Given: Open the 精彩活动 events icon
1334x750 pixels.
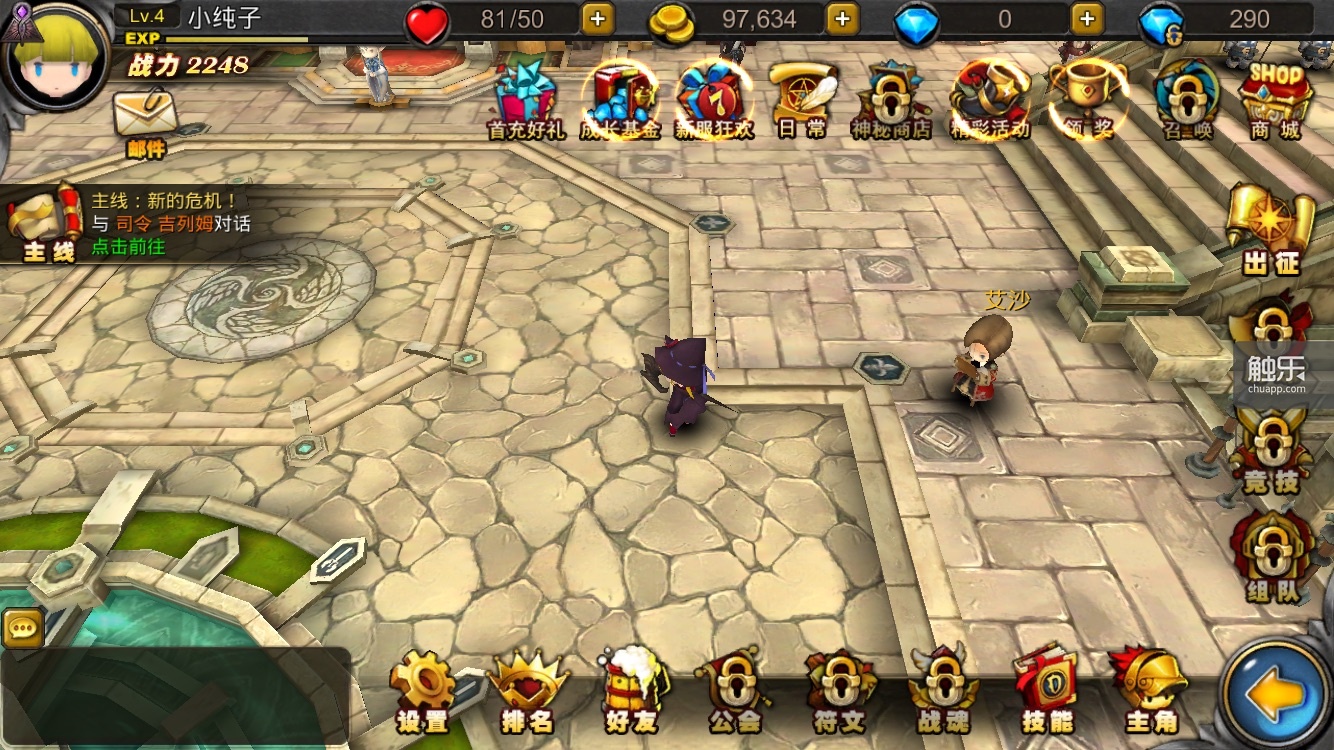Looking at the screenshot, I should click(989, 98).
